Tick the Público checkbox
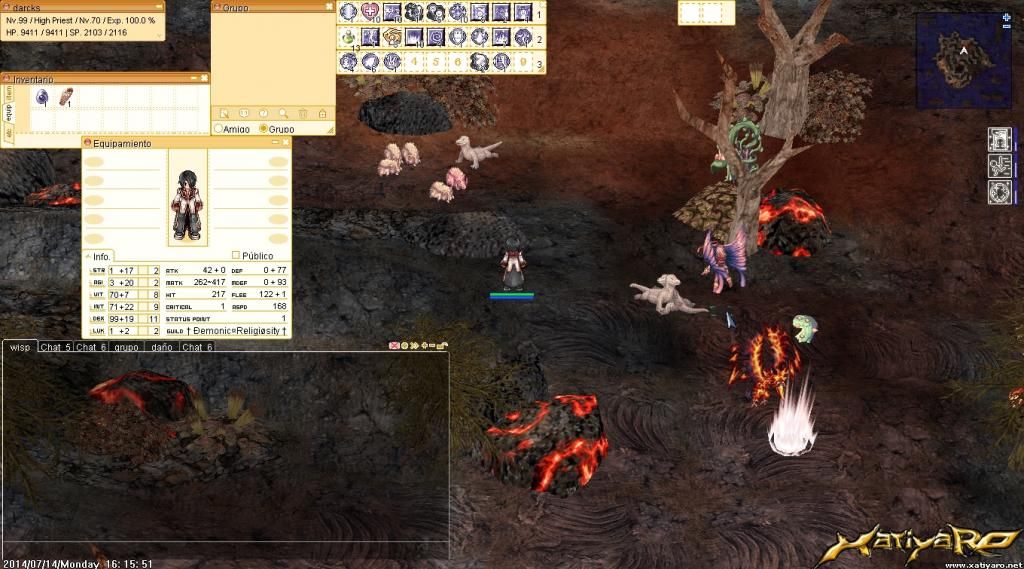This screenshot has width=1024, height=569. tap(236, 256)
